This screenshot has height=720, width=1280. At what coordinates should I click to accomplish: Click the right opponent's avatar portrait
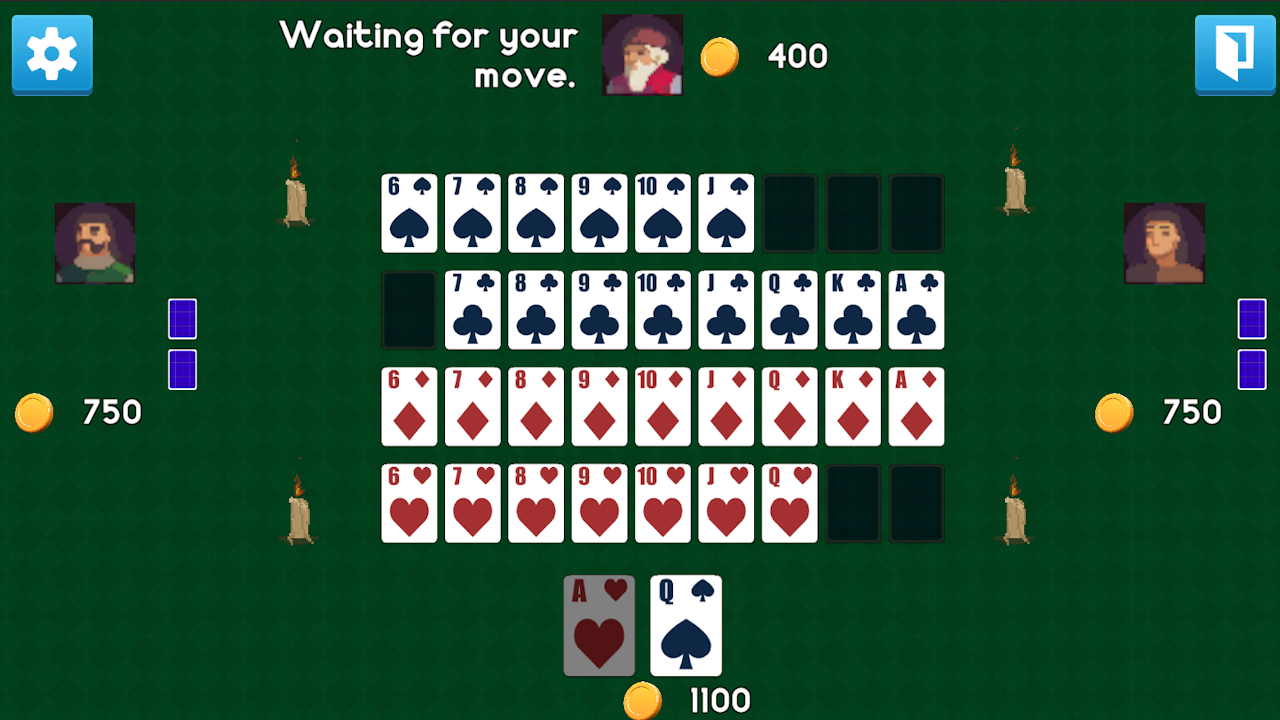click(1164, 242)
